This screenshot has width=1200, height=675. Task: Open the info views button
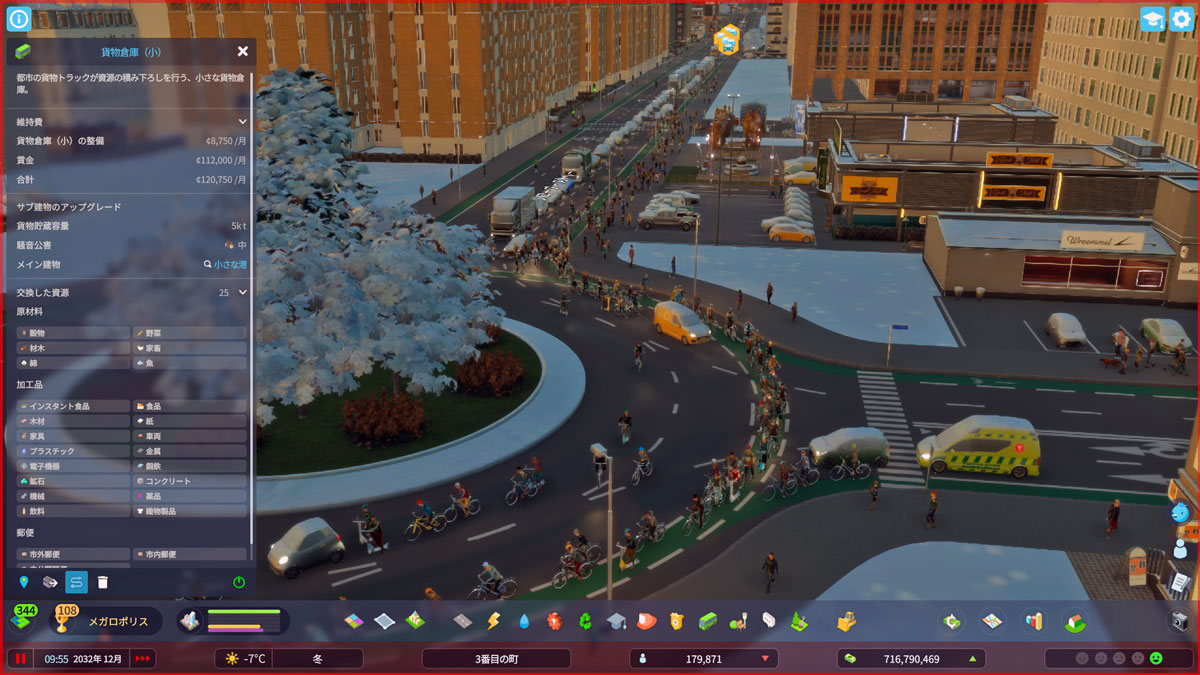pos(19,19)
